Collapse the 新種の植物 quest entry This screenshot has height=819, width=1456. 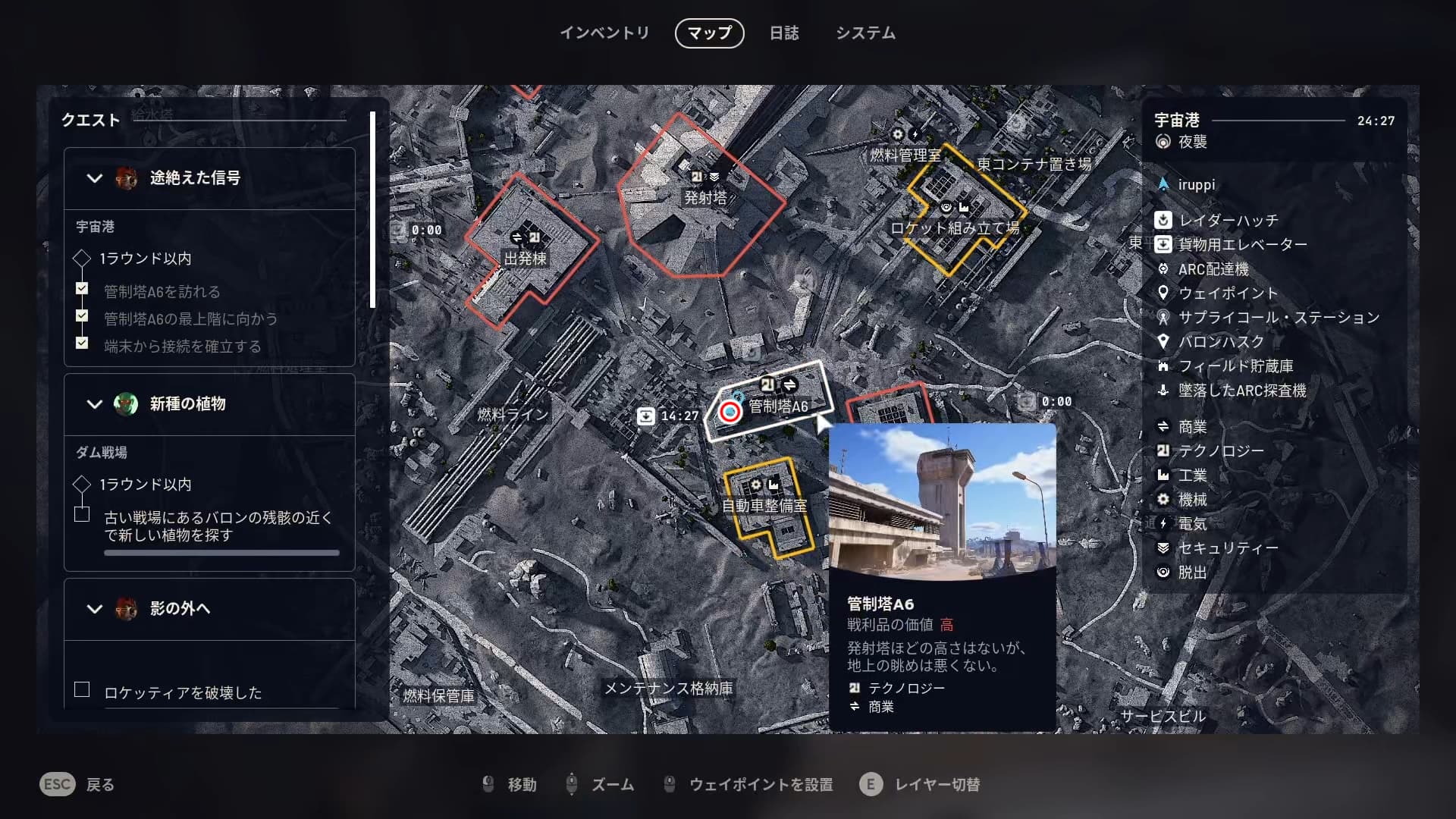pyautogui.click(x=95, y=404)
